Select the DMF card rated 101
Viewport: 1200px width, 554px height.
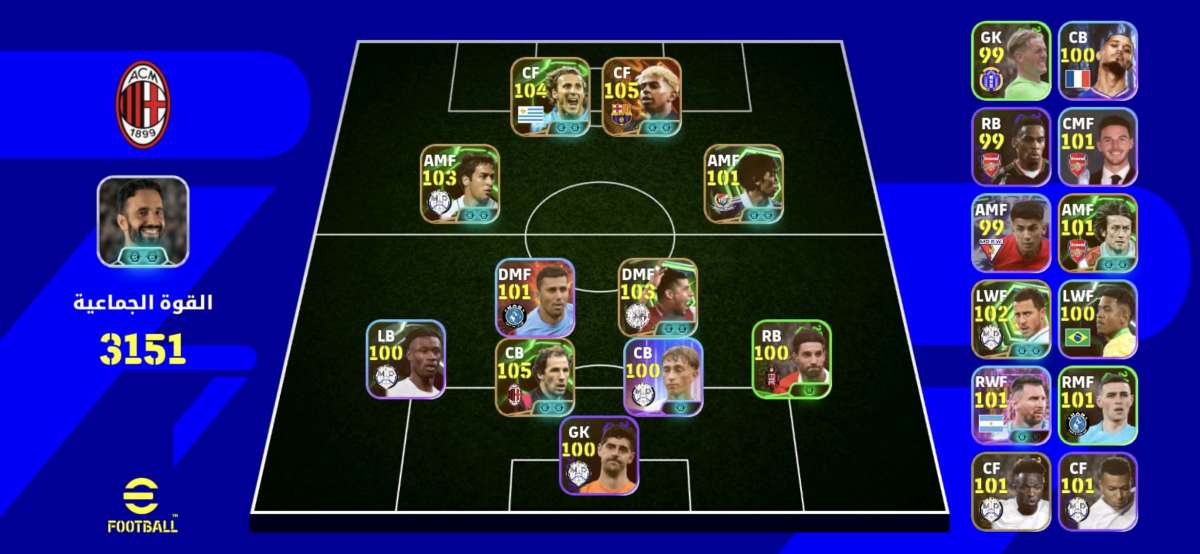(x=535, y=298)
